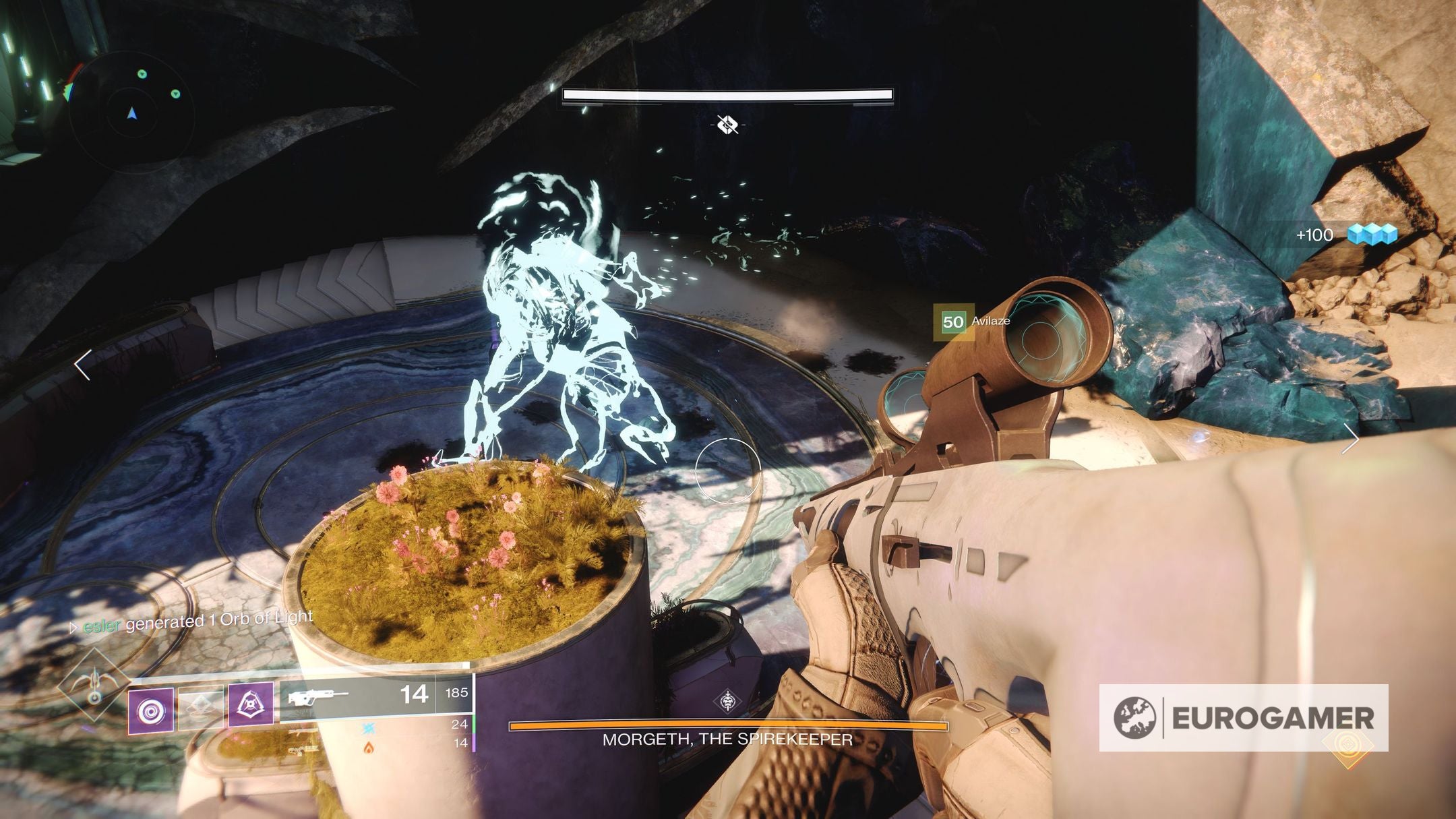Select the Arc damage snowflake icon
Image resolution: width=1456 pixels, height=819 pixels.
point(369,729)
